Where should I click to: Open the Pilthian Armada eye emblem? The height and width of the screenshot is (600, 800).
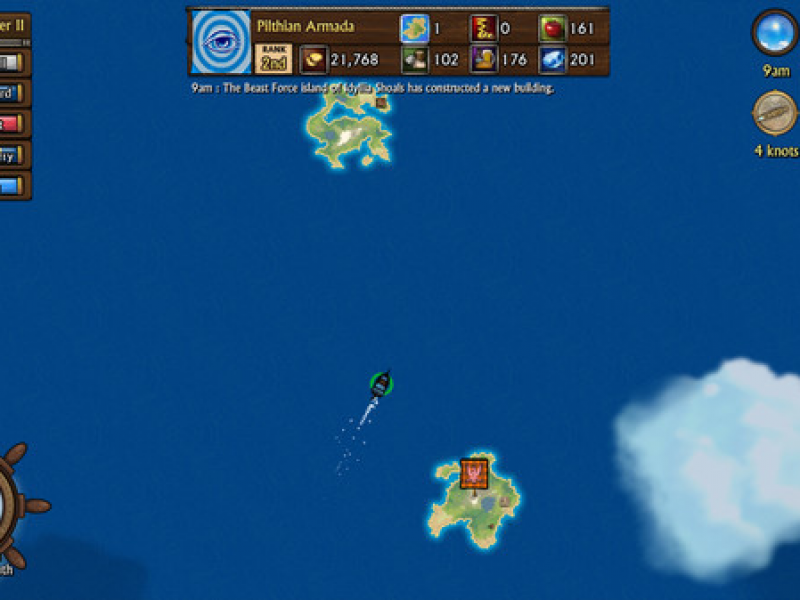point(220,43)
